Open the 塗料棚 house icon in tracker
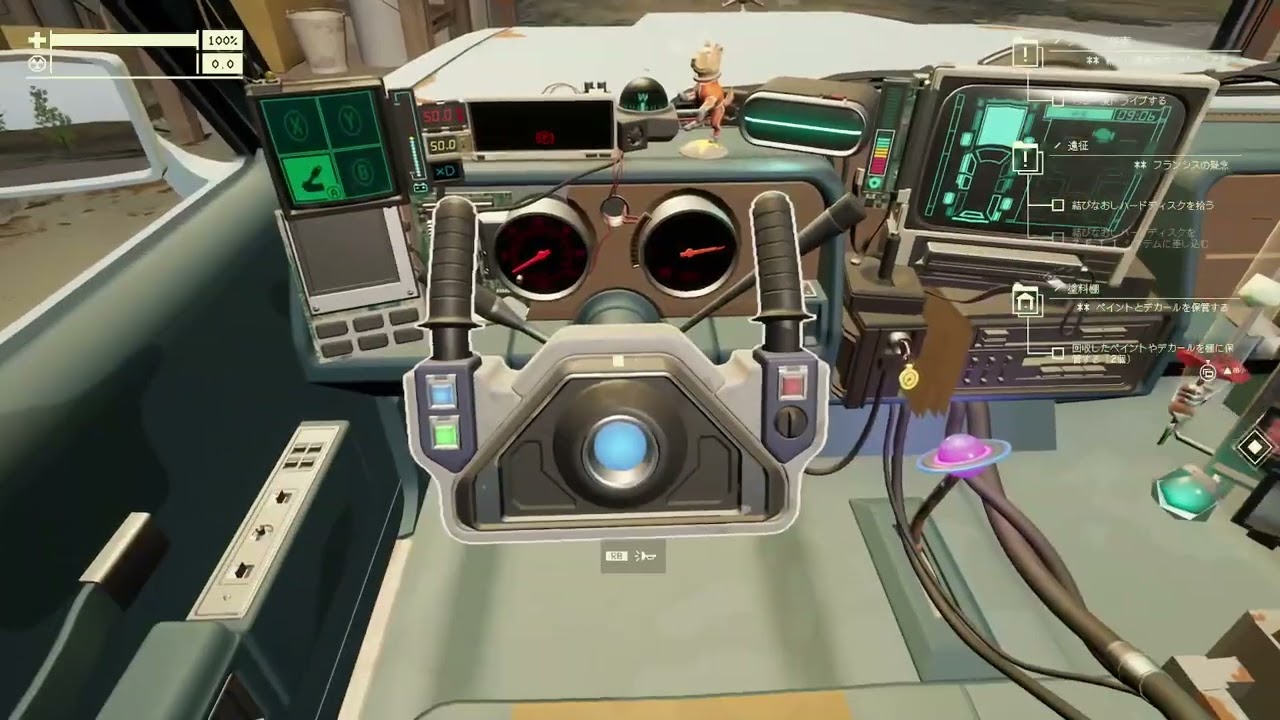The height and width of the screenshot is (720, 1280). [1027, 300]
